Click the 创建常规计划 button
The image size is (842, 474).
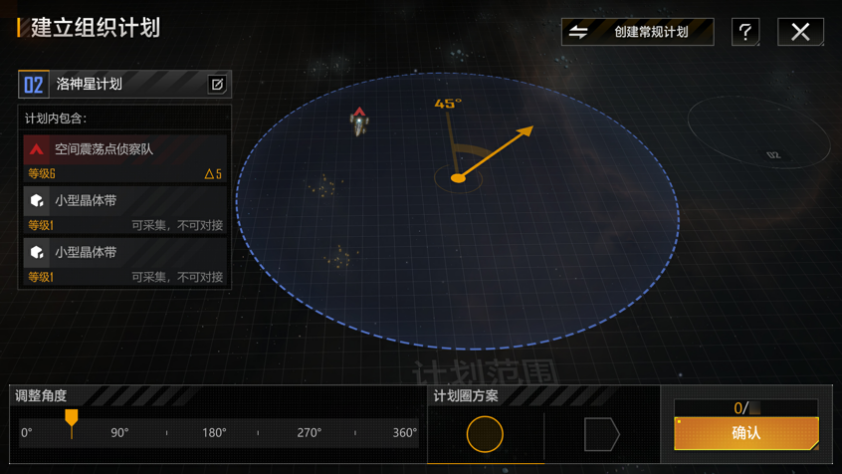pyautogui.click(x=637, y=32)
